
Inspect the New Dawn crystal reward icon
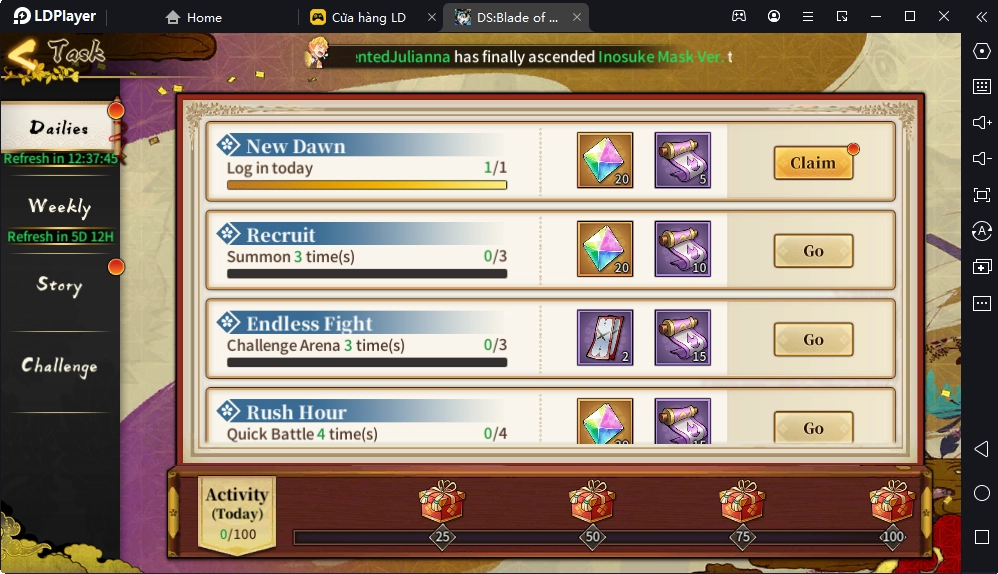605,160
